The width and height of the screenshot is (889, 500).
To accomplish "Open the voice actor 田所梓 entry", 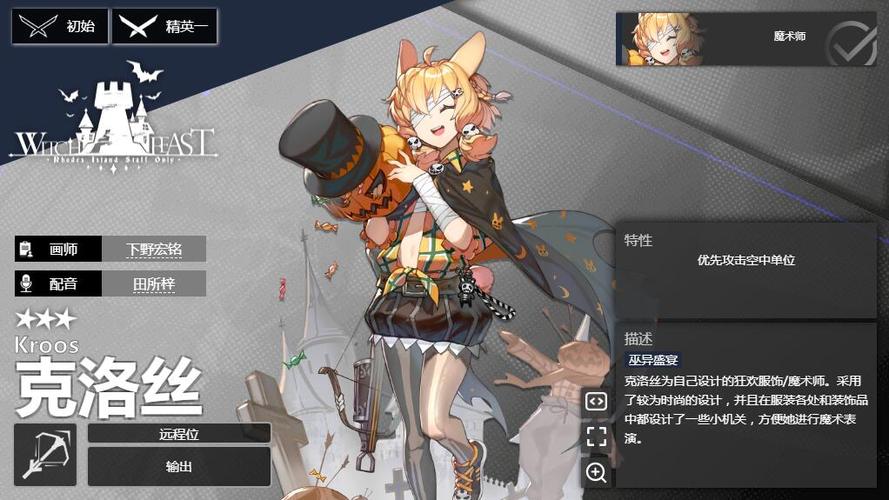I will [x=153, y=284].
